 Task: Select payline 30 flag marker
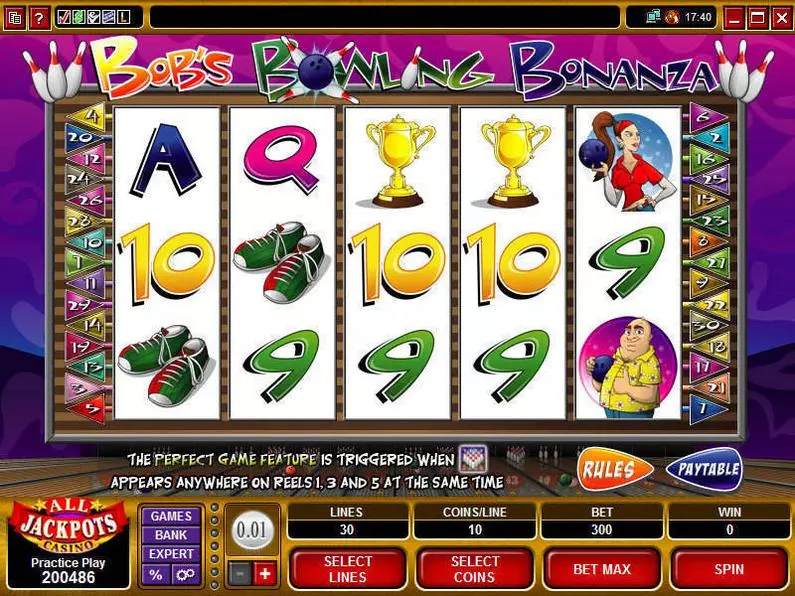click(x=705, y=325)
